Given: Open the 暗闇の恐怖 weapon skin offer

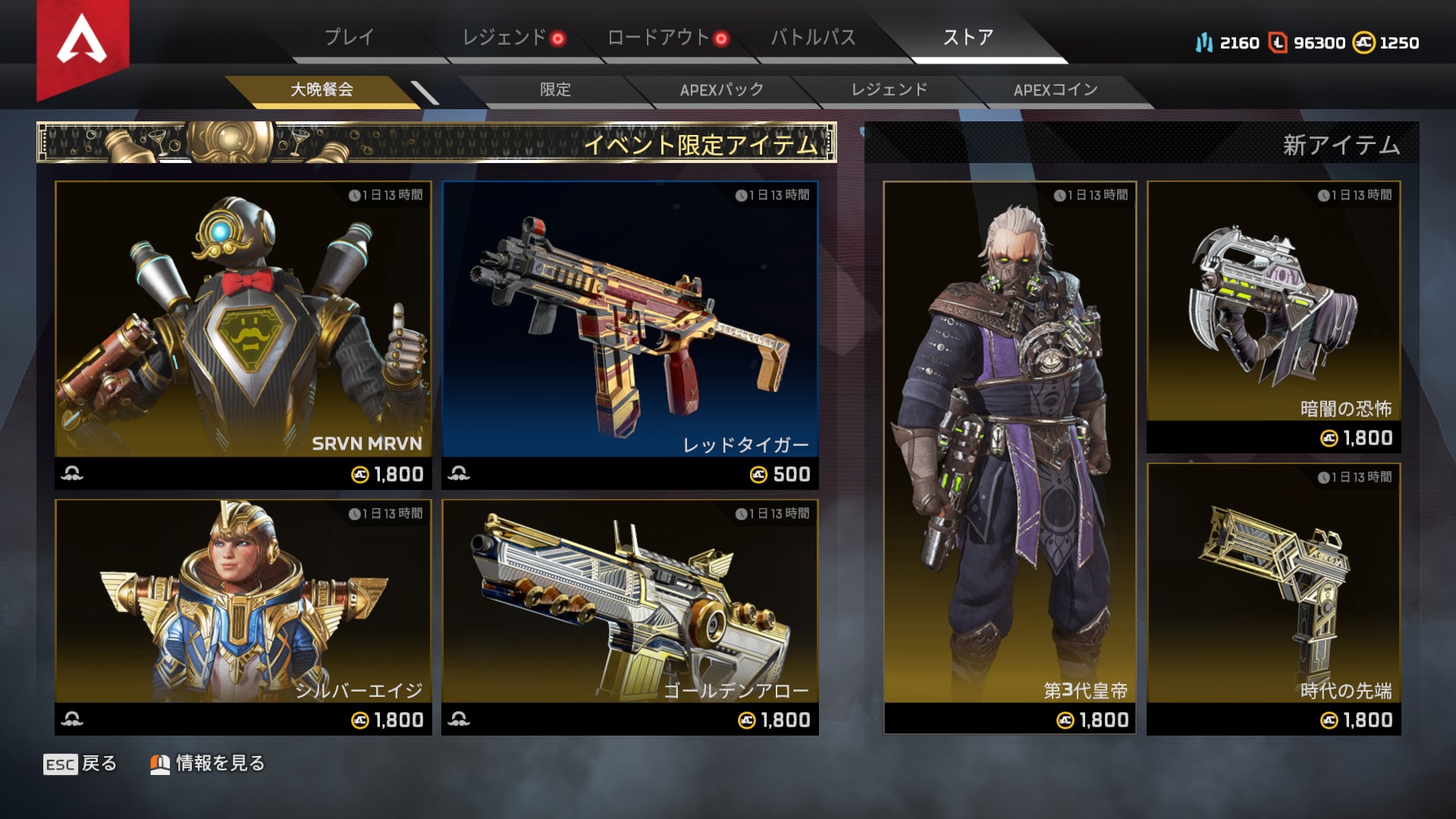Looking at the screenshot, I should [x=1273, y=316].
